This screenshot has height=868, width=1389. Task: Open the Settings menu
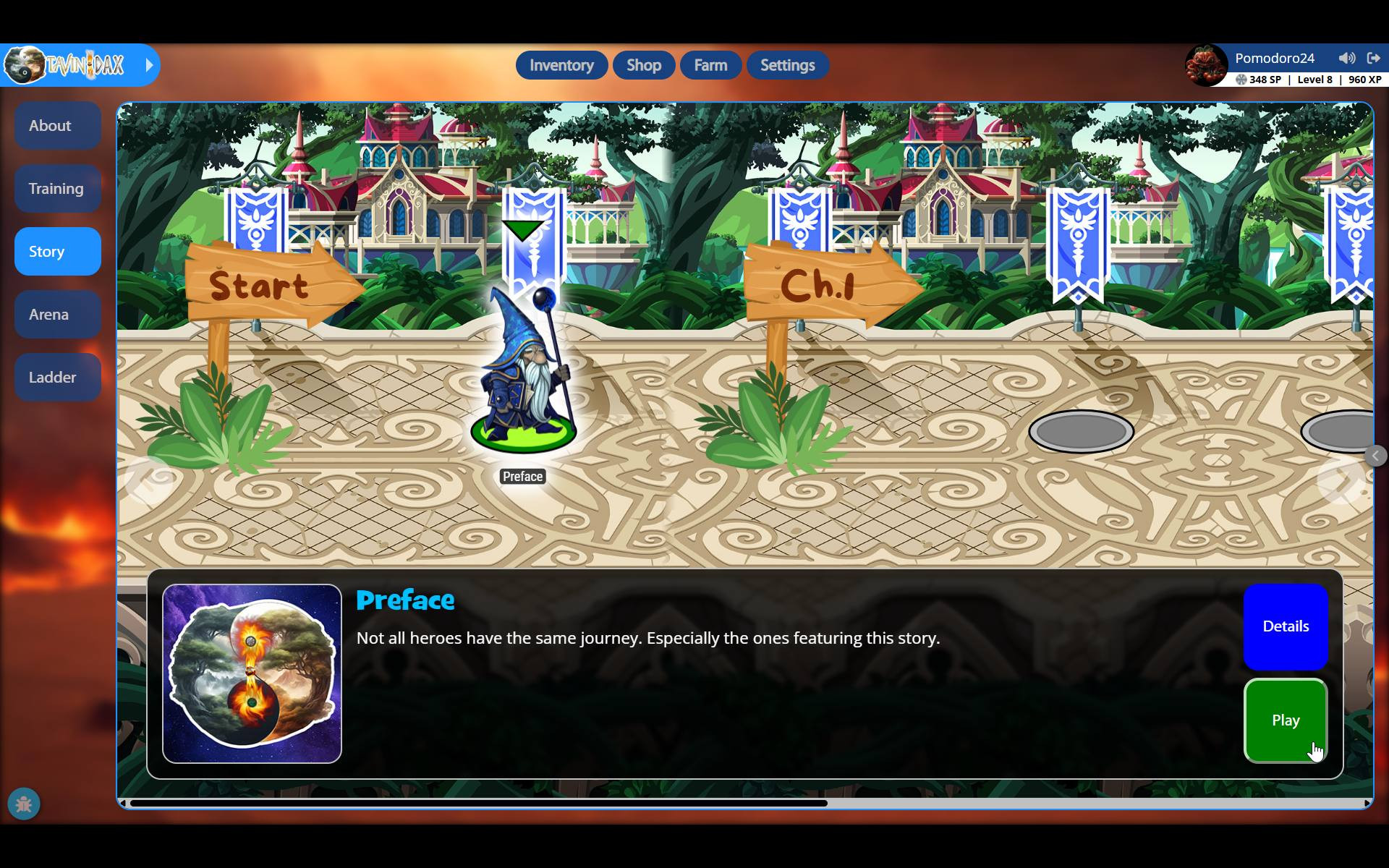[787, 65]
